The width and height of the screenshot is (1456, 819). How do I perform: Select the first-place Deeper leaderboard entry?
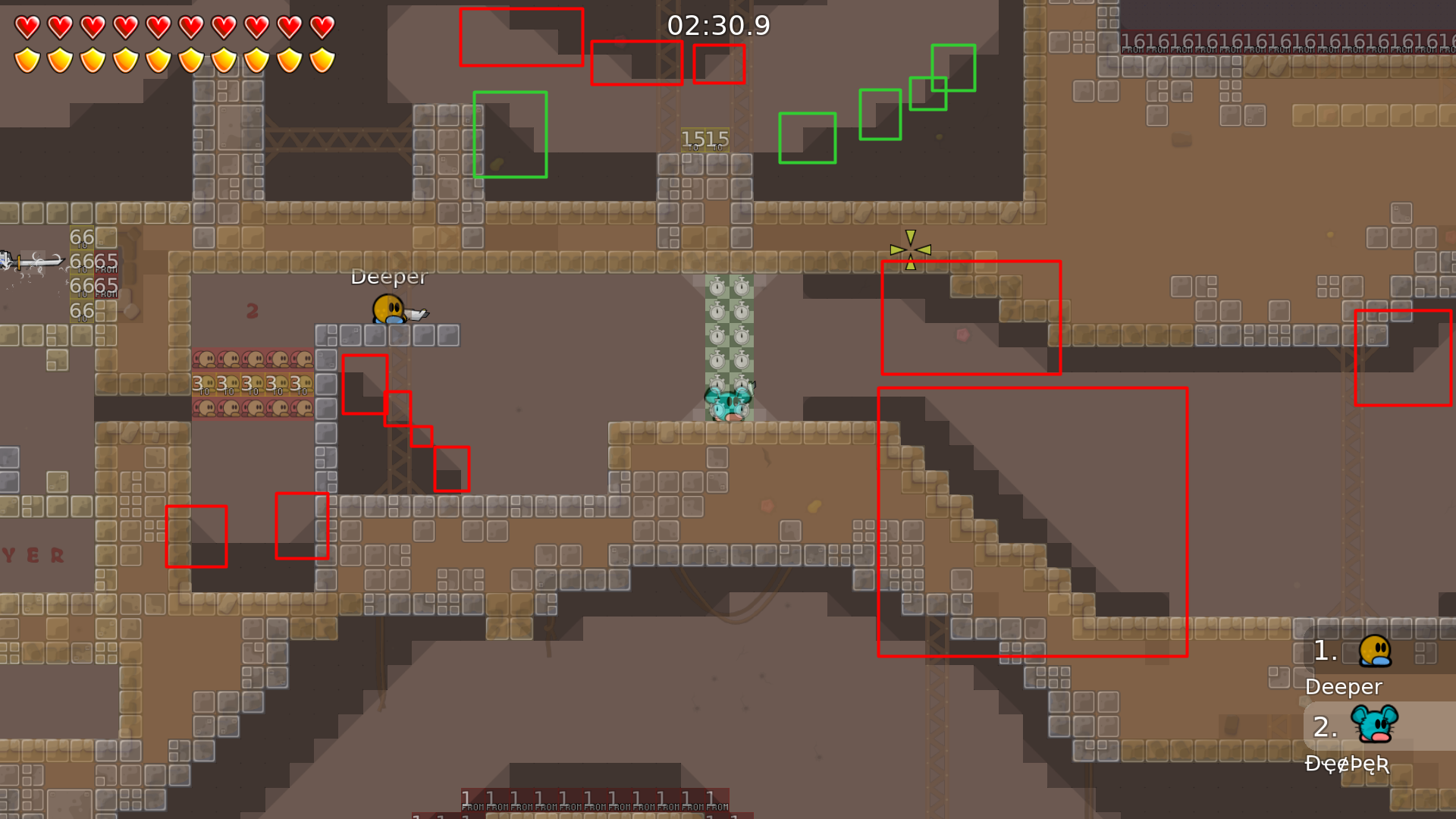[1342, 687]
